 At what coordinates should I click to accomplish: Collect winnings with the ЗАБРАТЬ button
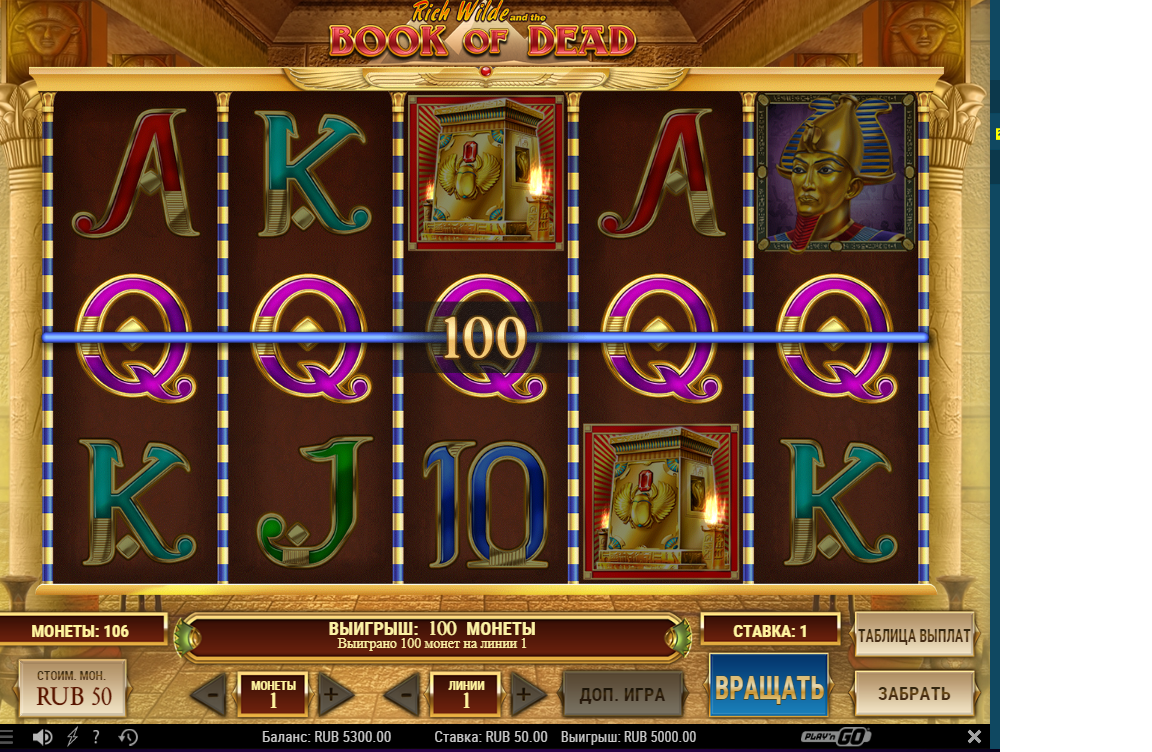pyautogui.click(x=914, y=693)
